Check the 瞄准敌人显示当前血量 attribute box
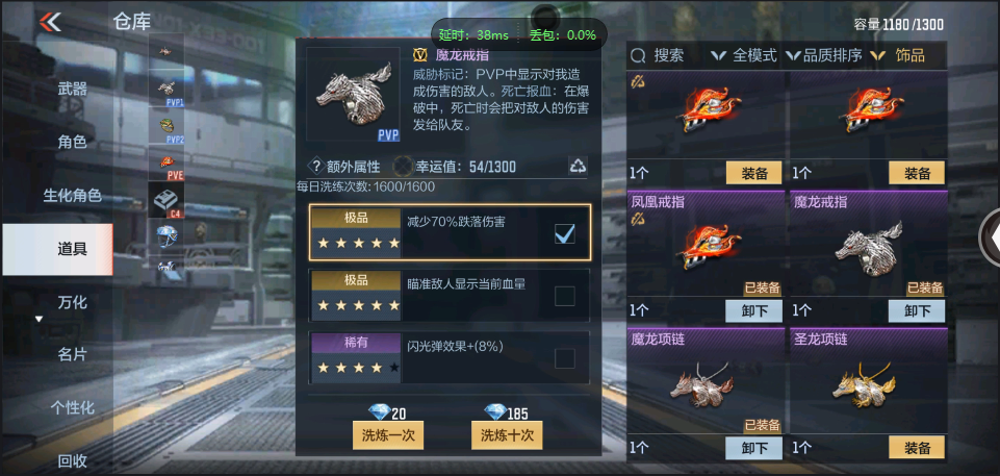 coord(564,296)
